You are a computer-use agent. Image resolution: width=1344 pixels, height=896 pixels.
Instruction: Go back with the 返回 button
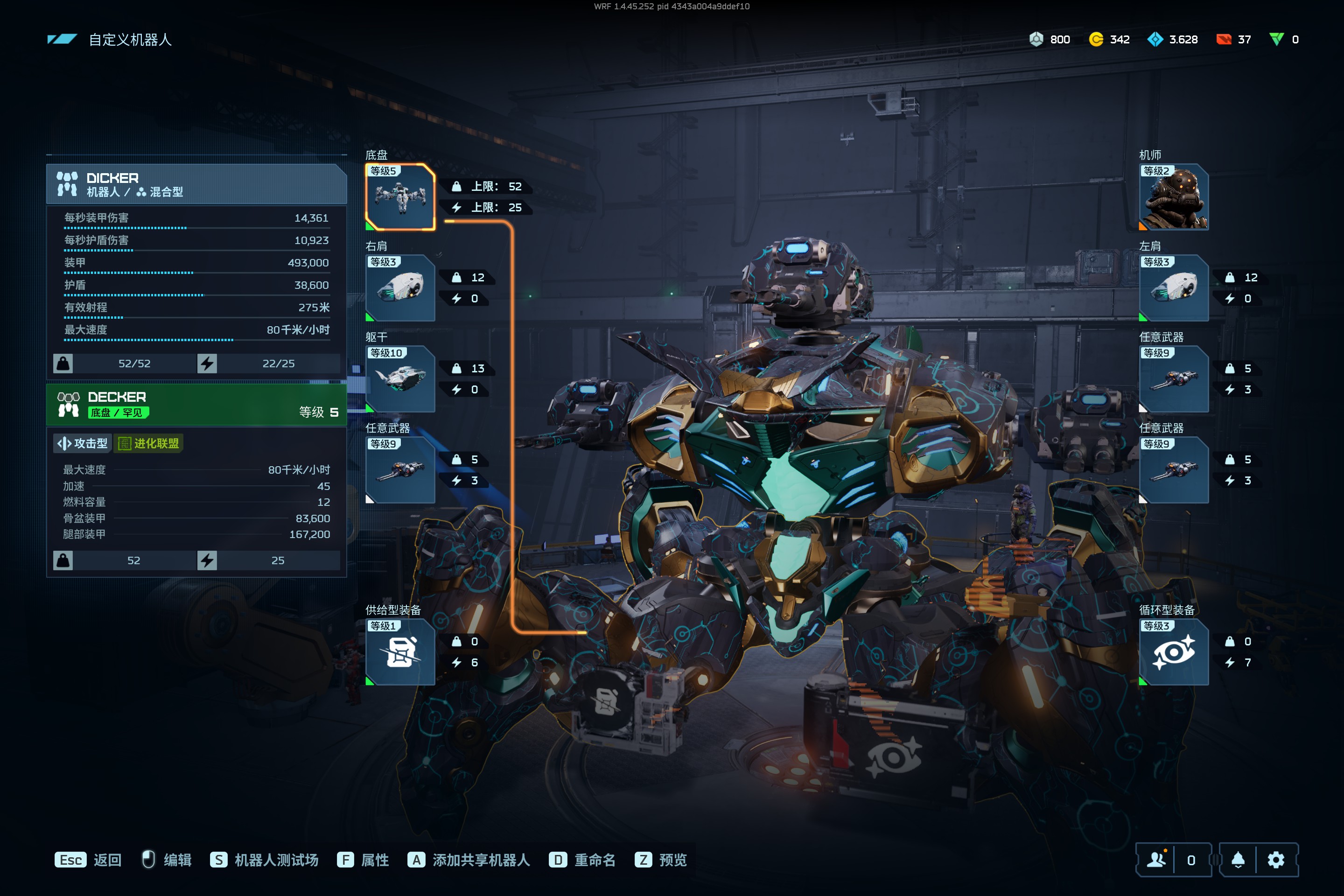(x=89, y=860)
